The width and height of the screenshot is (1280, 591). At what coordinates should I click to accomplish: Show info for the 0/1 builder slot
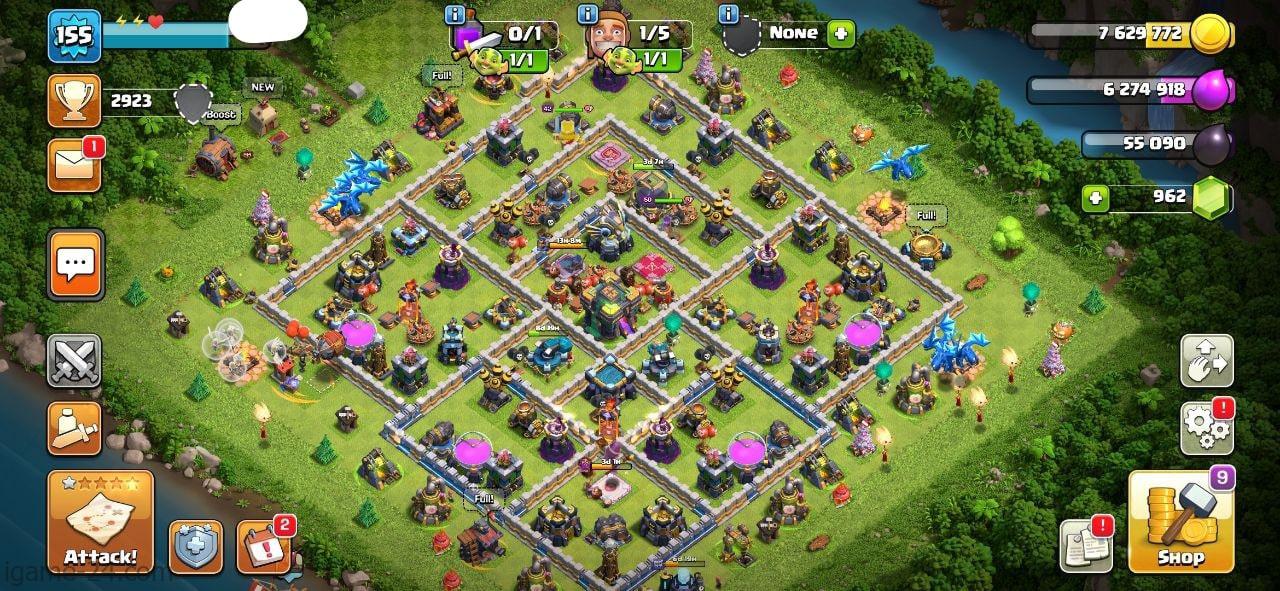pos(456,15)
